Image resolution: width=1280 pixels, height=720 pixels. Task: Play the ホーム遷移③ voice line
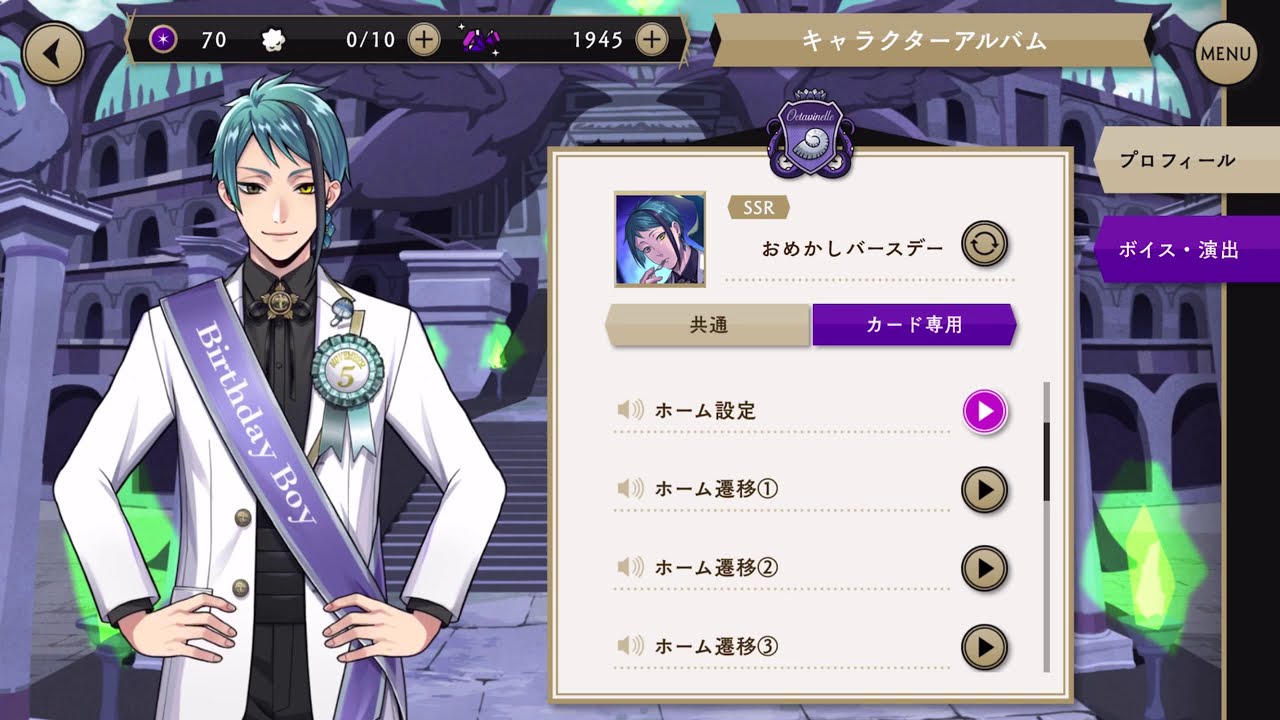tap(983, 646)
